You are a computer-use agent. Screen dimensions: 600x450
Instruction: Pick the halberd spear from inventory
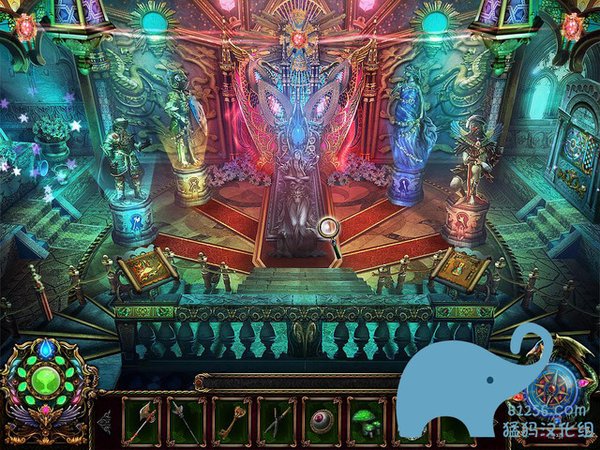click(x=186, y=420)
